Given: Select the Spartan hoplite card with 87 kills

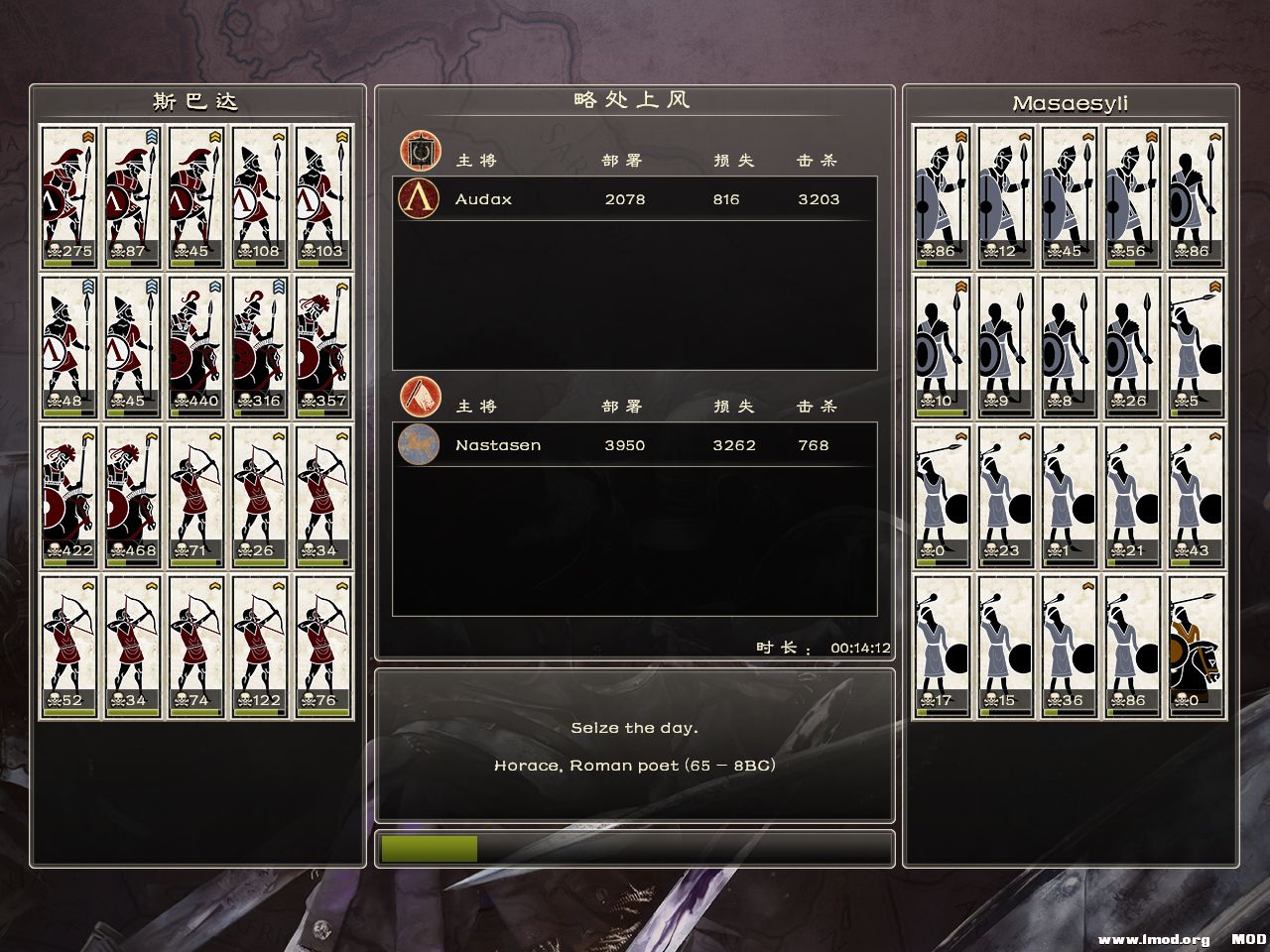Looking at the screenshot, I should pos(133,196).
